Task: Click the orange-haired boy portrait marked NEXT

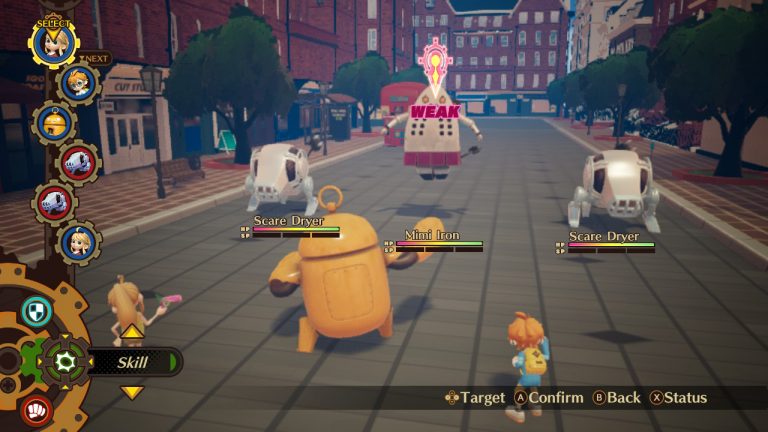Action: click(77, 84)
